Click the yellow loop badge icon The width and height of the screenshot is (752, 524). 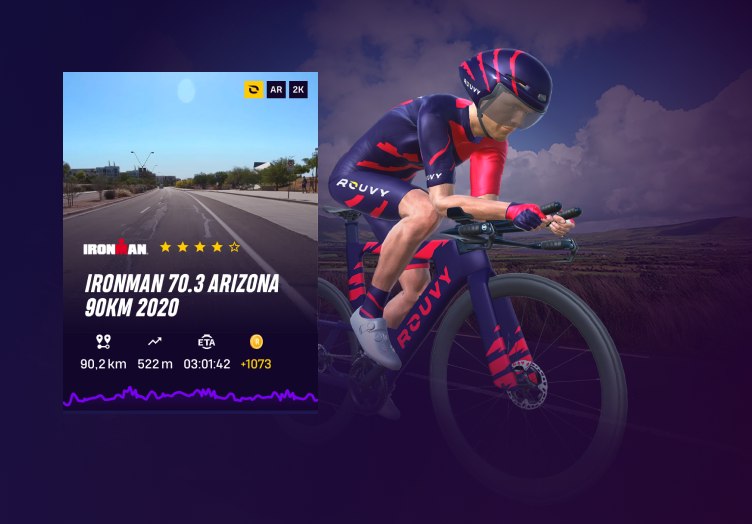coord(254,90)
